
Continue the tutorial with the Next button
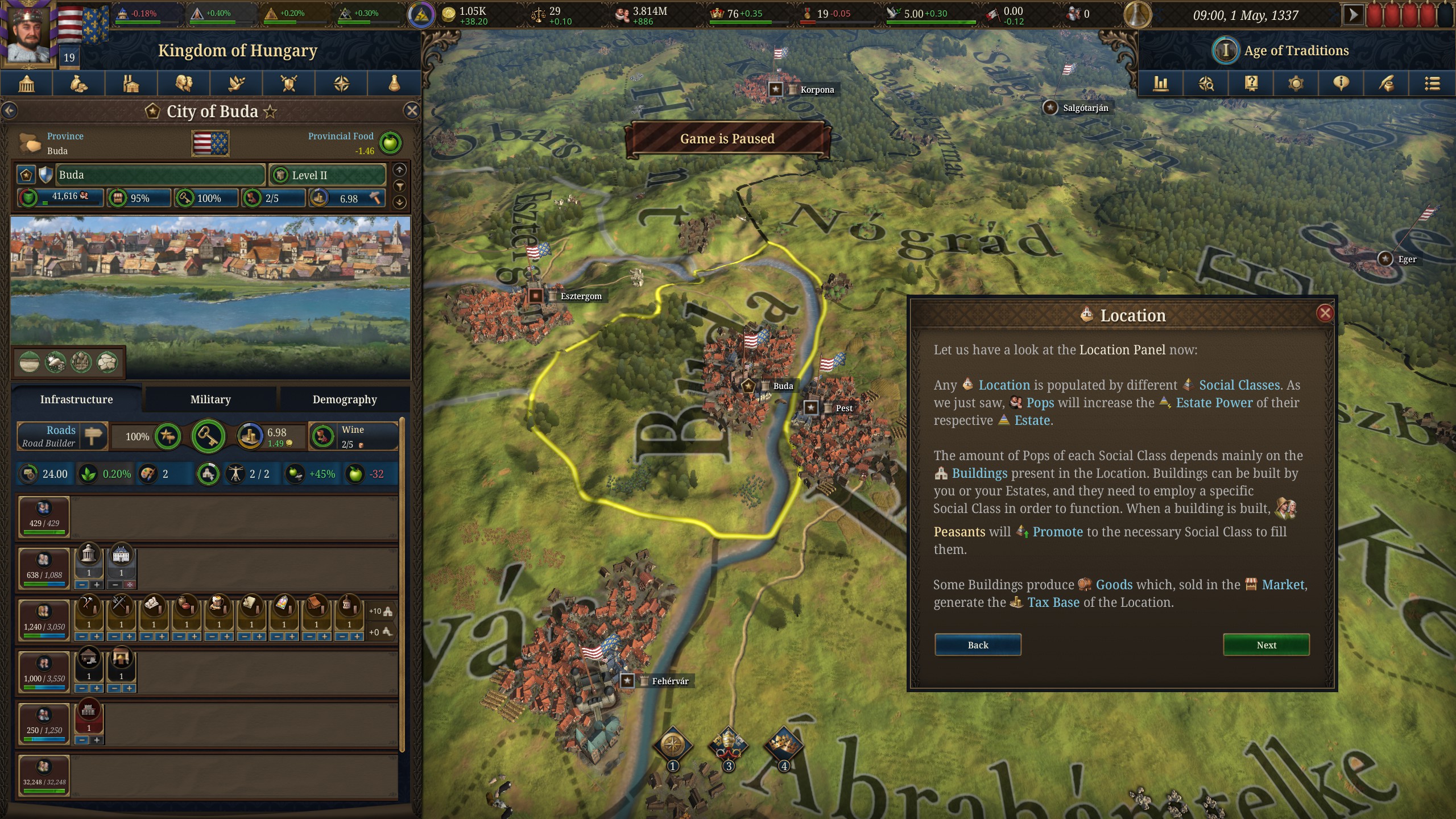[1266, 645]
